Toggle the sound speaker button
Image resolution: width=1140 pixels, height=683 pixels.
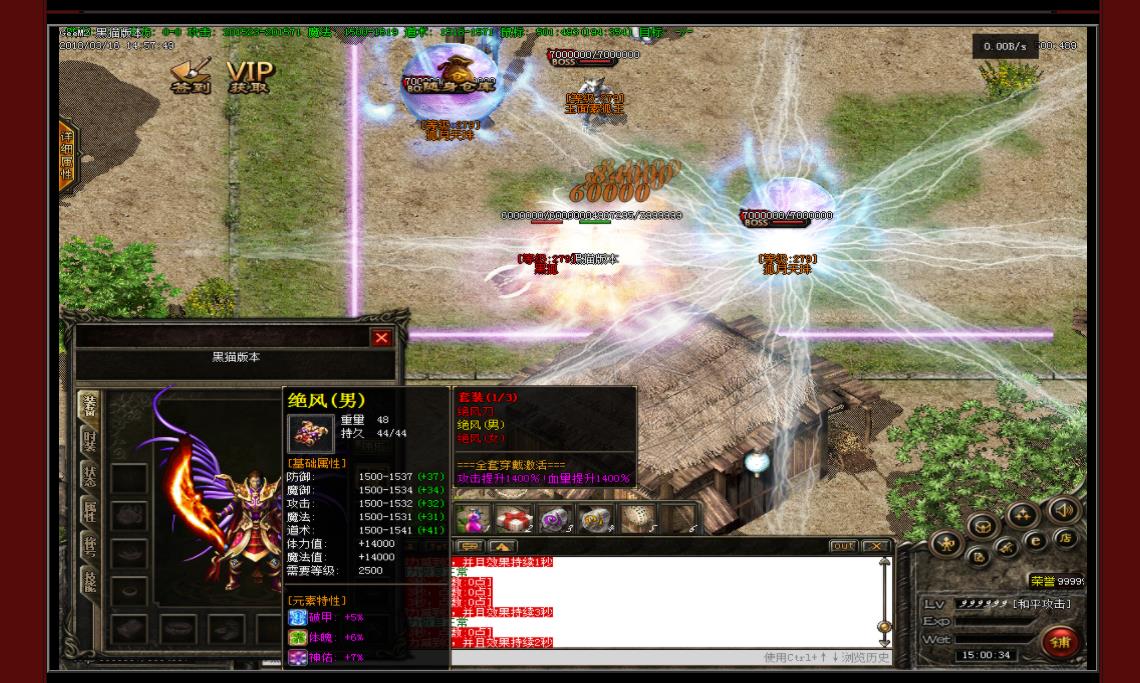[1062, 510]
